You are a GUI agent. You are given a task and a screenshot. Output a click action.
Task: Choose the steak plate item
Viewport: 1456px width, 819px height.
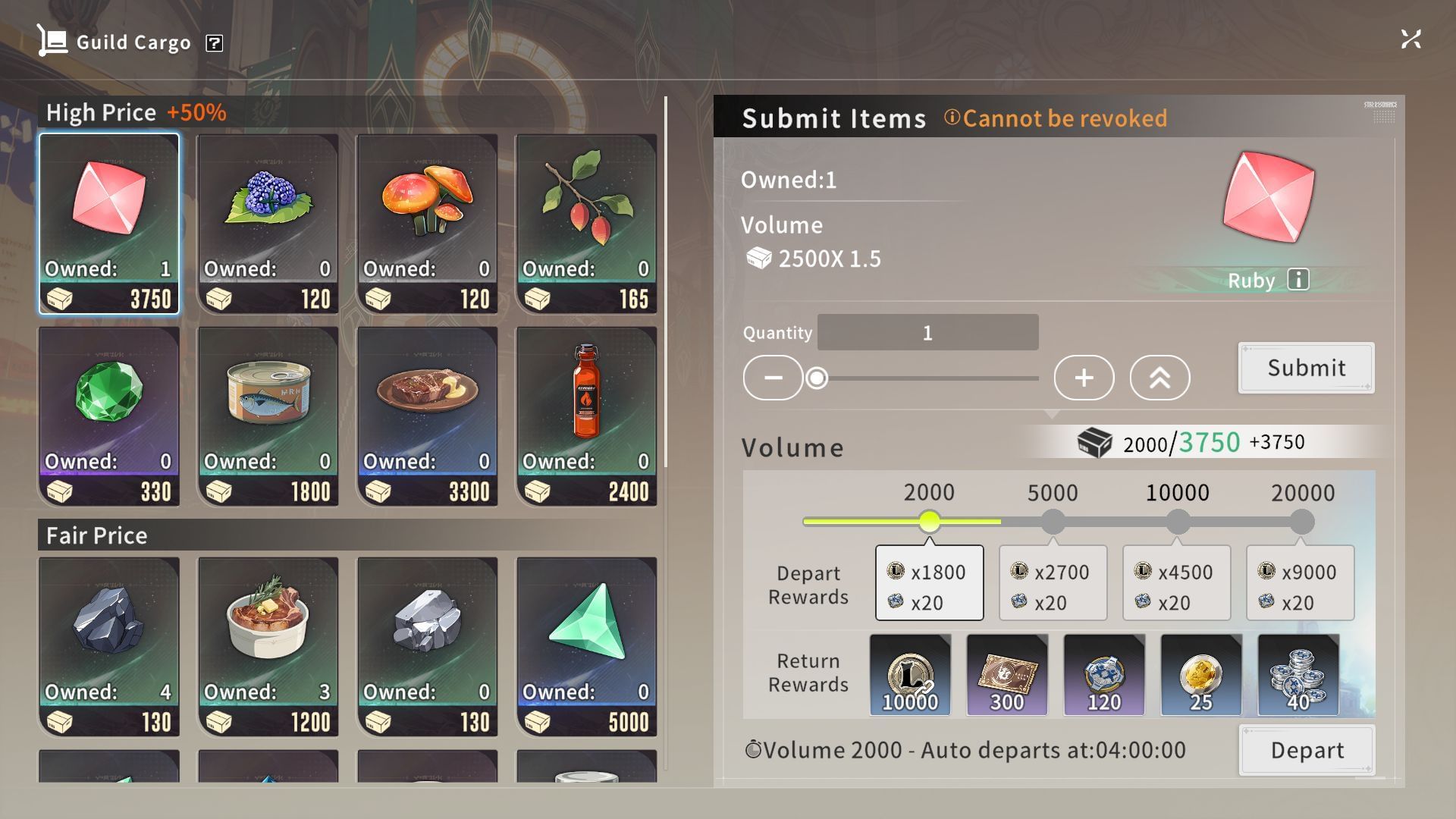coord(428,416)
